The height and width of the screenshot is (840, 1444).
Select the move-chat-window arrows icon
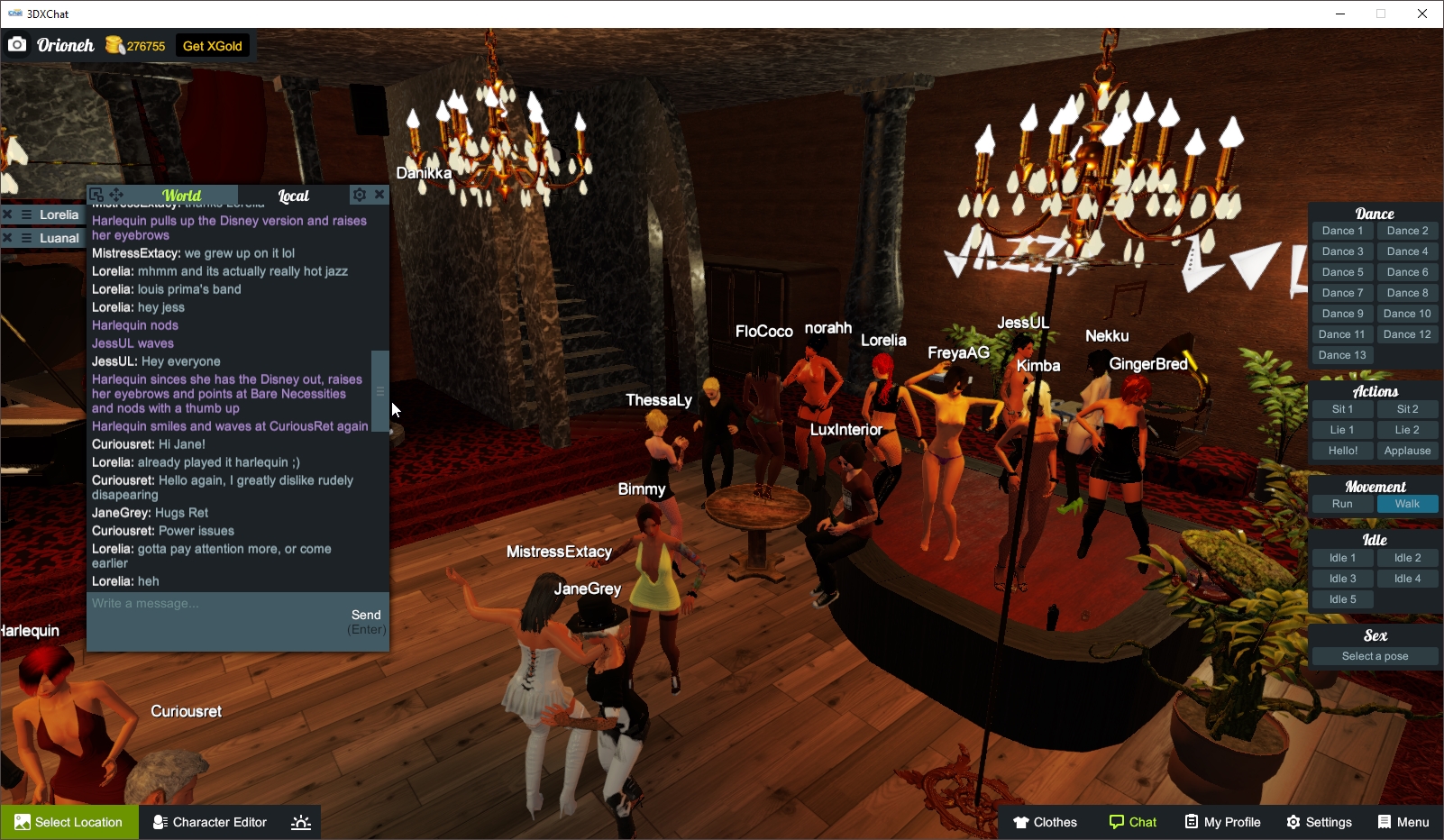pyautogui.click(x=115, y=193)
